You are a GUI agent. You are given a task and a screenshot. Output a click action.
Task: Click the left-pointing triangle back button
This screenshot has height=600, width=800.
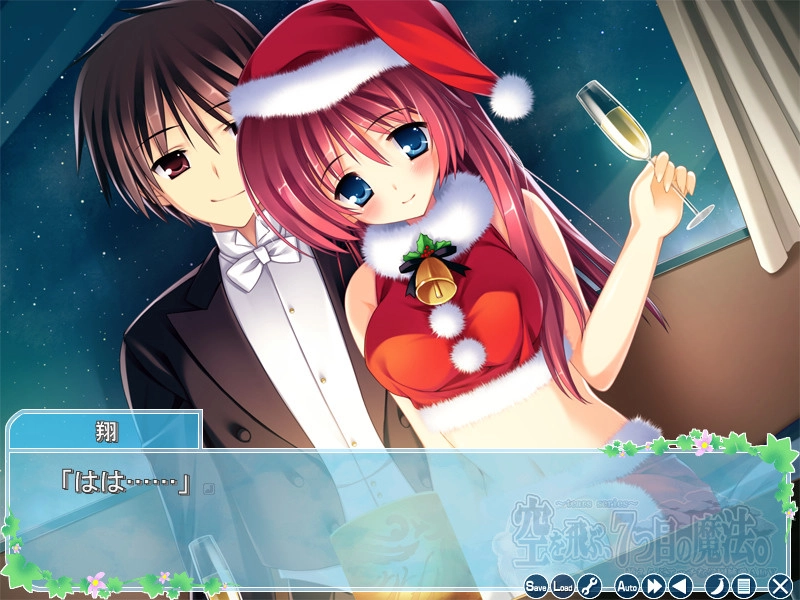click(x=680, y=586)
